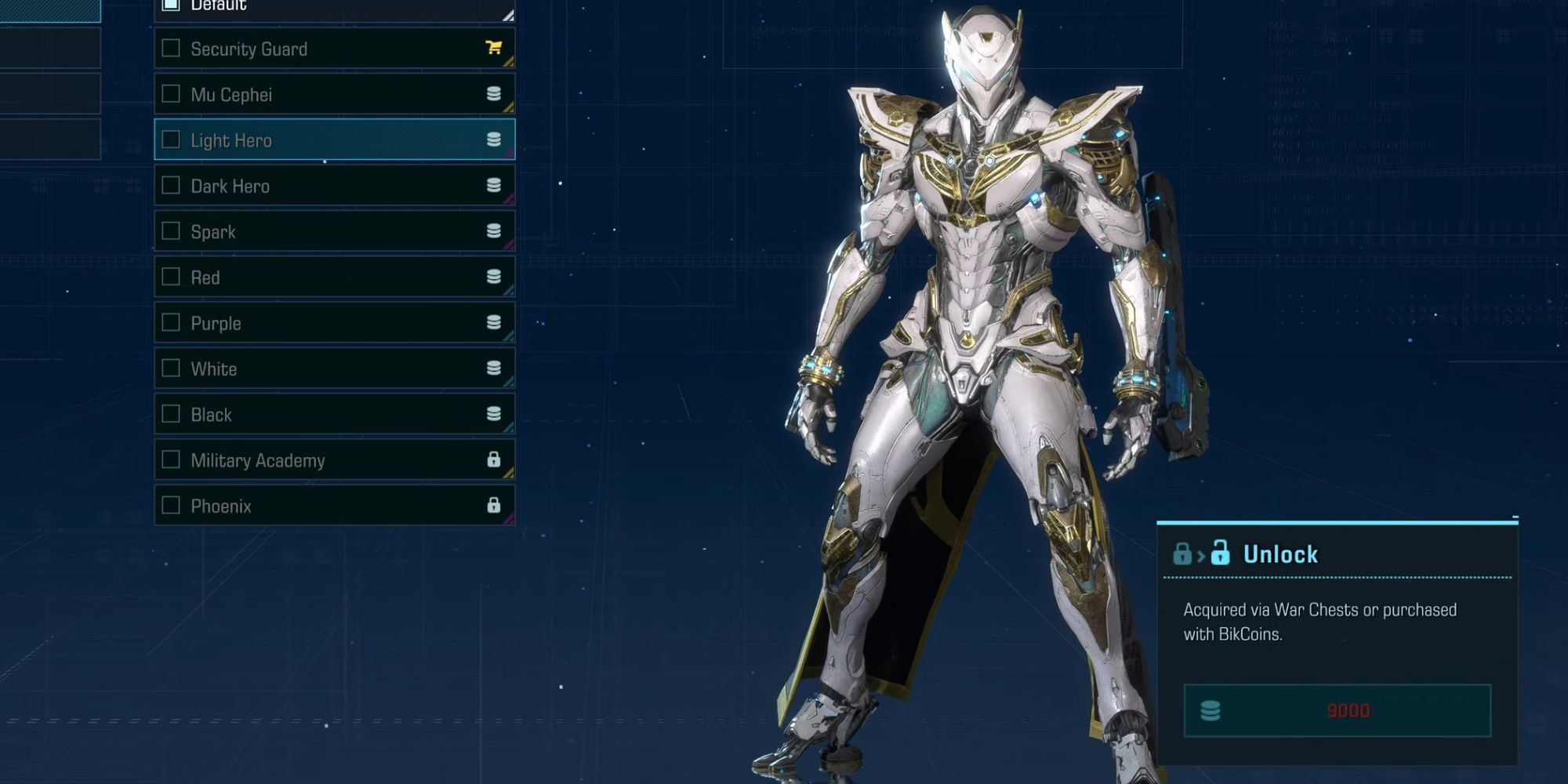Screen dimensions: 1568x784
Task: Click the coin stack icon next to White
Action: coord(494,368)
